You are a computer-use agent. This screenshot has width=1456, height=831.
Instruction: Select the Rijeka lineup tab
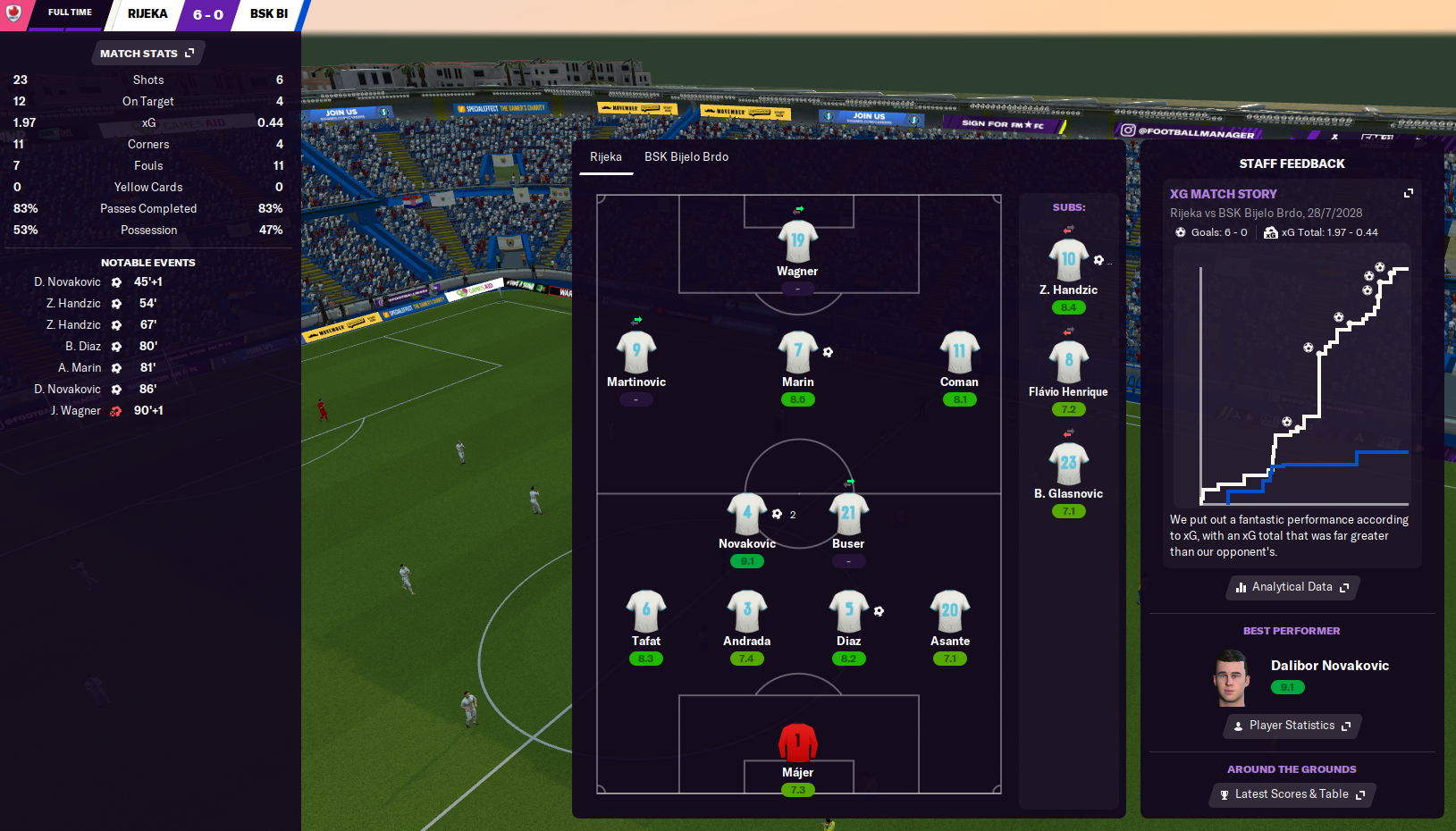[x=605, y=157]
